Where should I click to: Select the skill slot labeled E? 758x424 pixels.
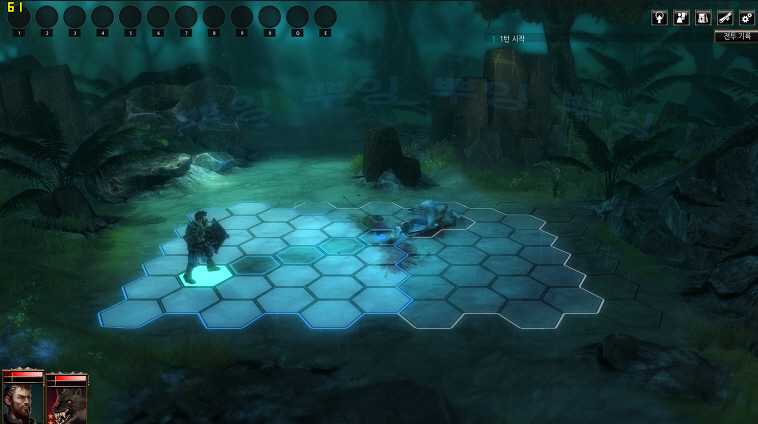pos(325,17)
